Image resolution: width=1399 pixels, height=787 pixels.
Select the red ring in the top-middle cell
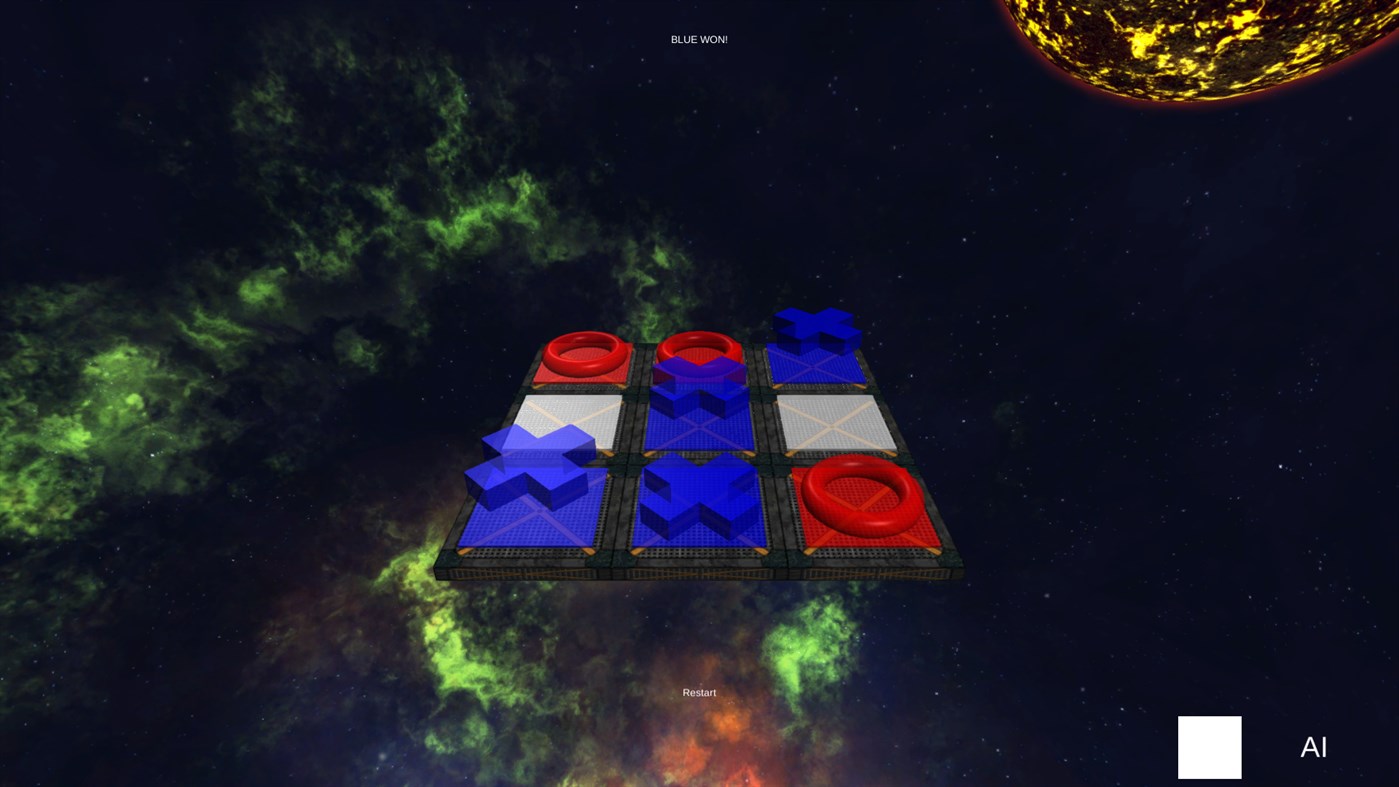pos(700,346)
